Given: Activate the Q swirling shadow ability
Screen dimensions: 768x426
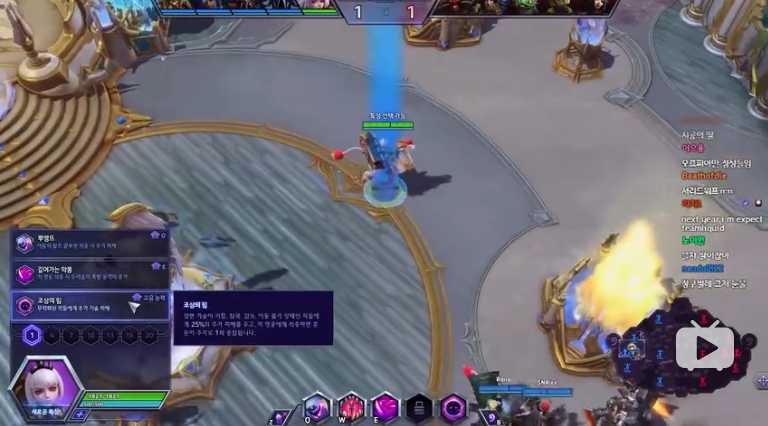Looking at the screenshot, I should pos(317,407).
